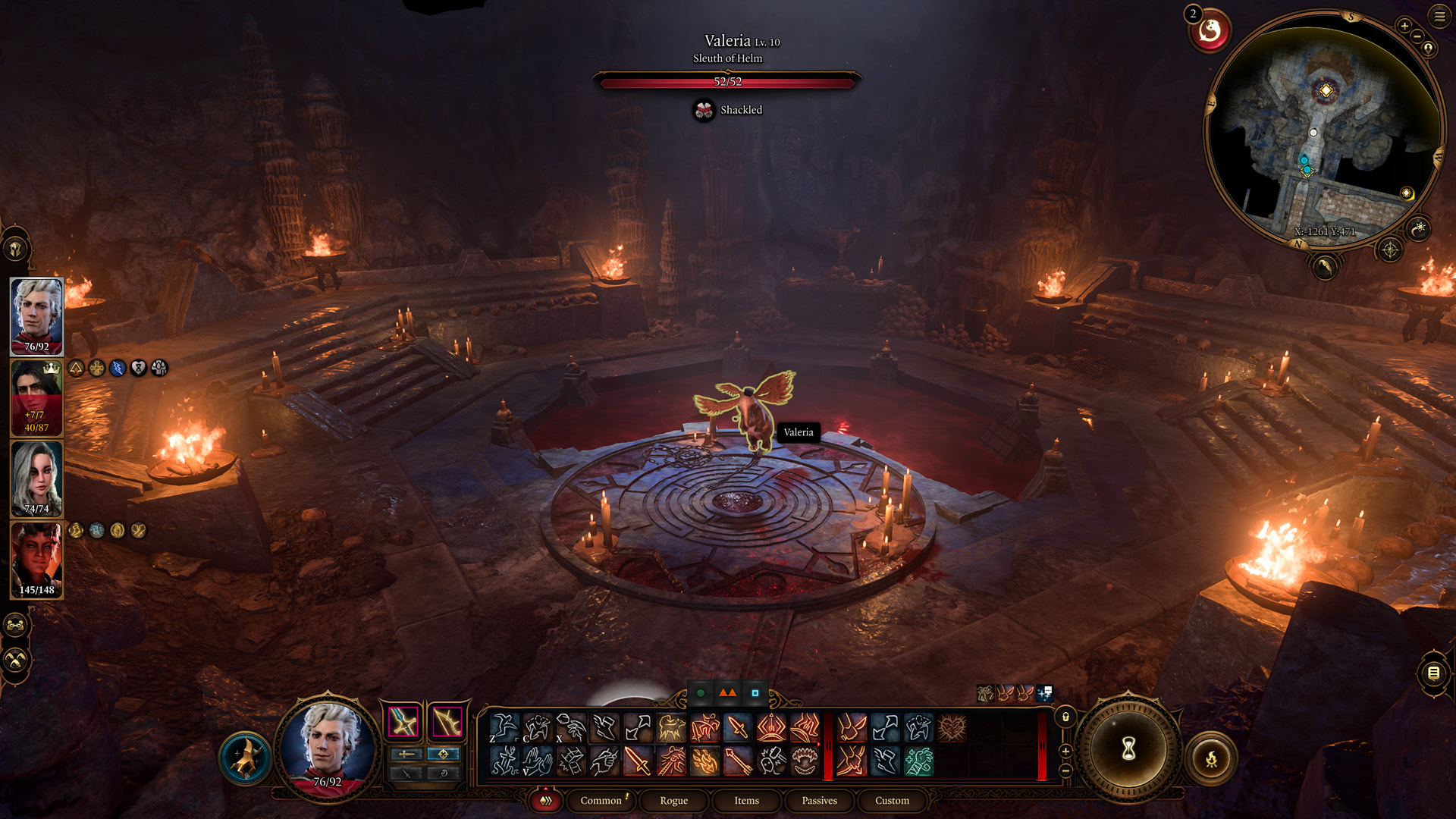The width and height of the screenshot is (1456, 819).
Task: Switch to the Custom hotbar tab
Action: (892, 800)
